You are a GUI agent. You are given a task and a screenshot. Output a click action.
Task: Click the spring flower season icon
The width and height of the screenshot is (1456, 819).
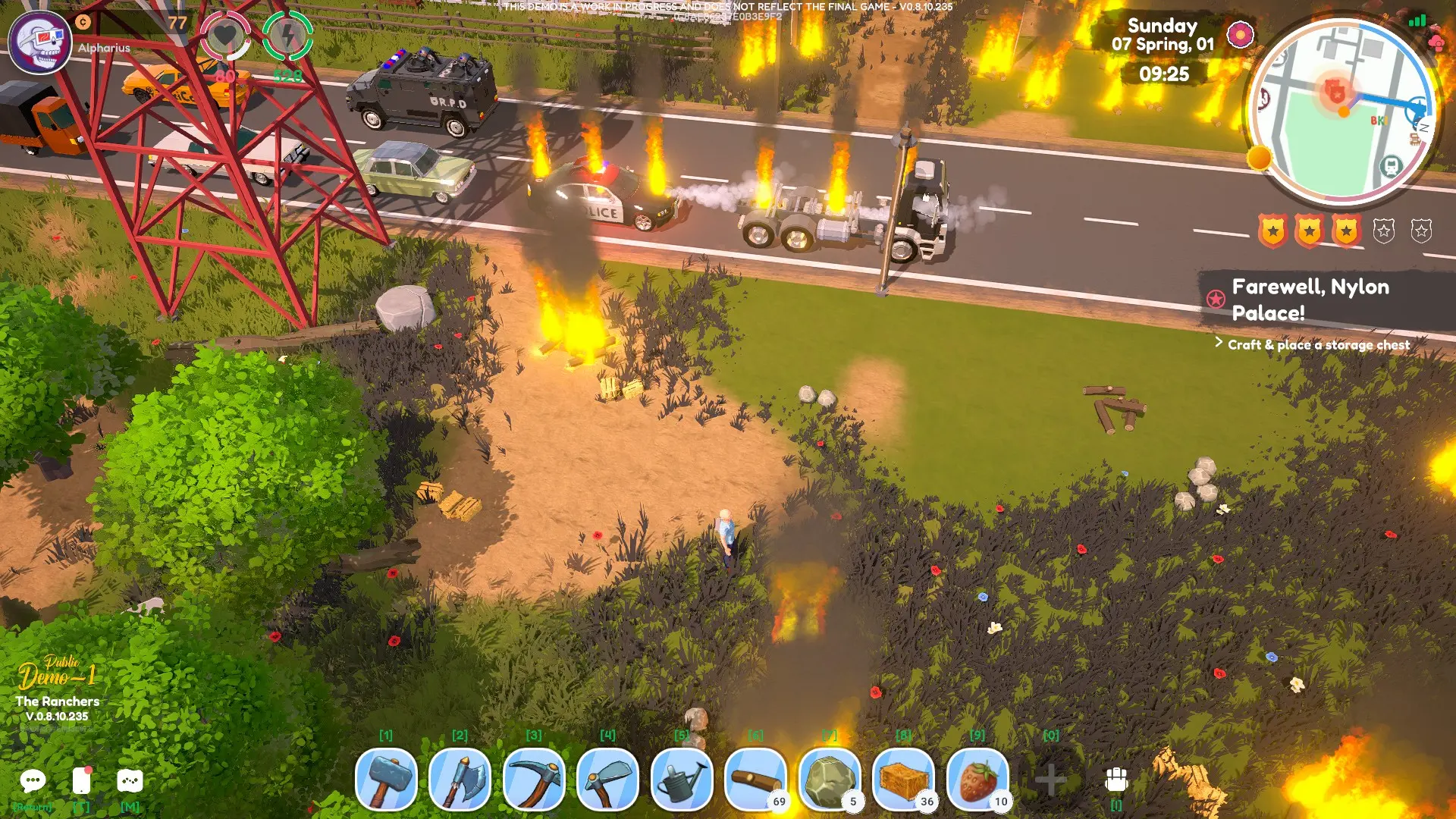pos(1241,34)
